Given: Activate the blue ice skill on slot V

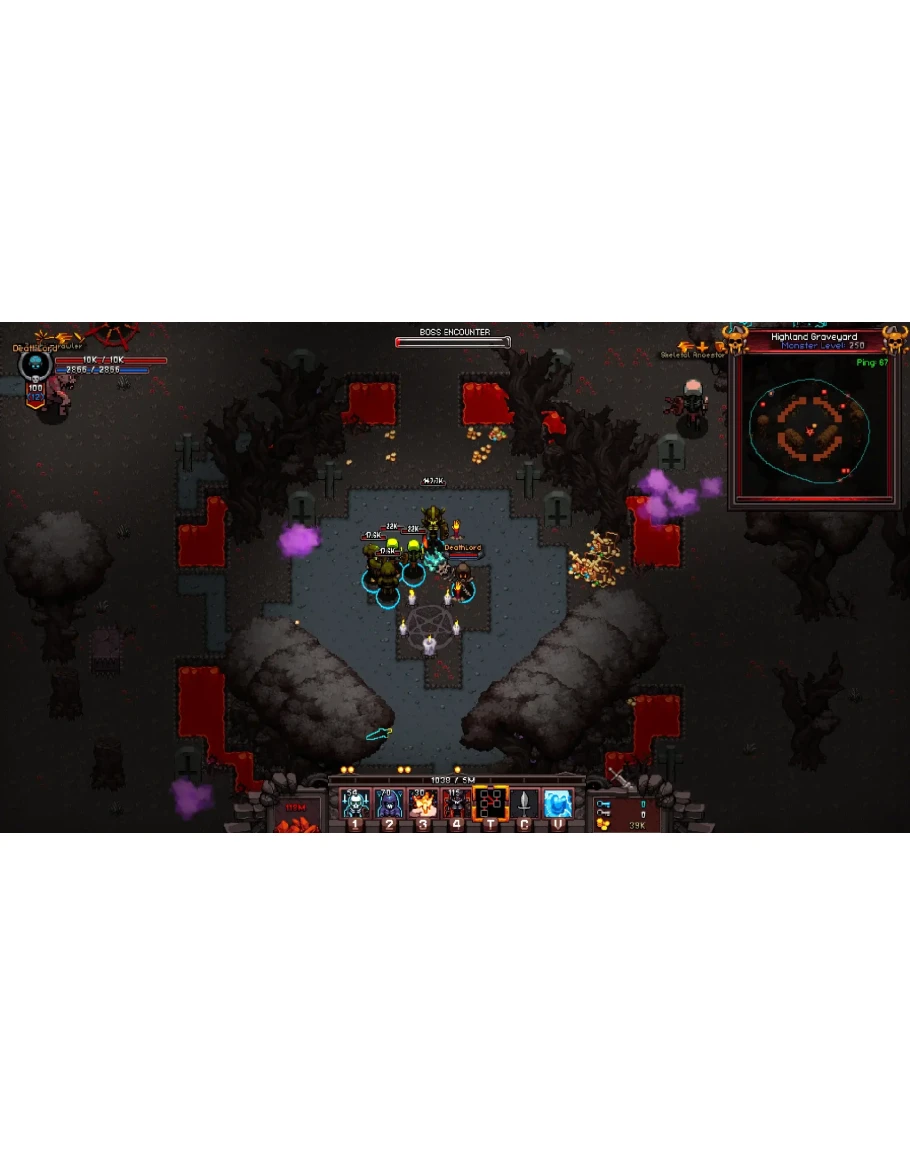Looking at the screenshot, I should 557,803.
